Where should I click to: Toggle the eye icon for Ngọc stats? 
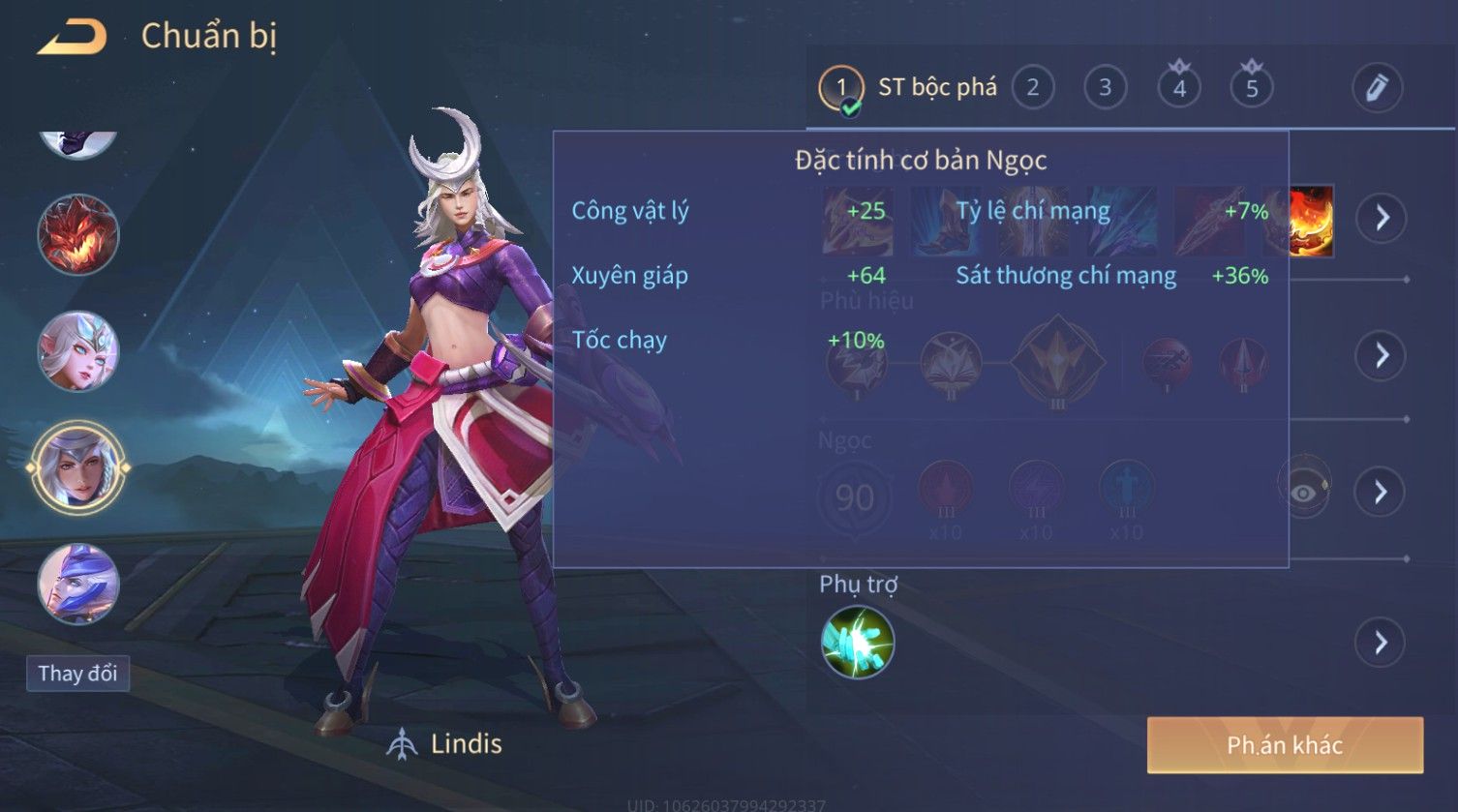(x=1303, y=492)
